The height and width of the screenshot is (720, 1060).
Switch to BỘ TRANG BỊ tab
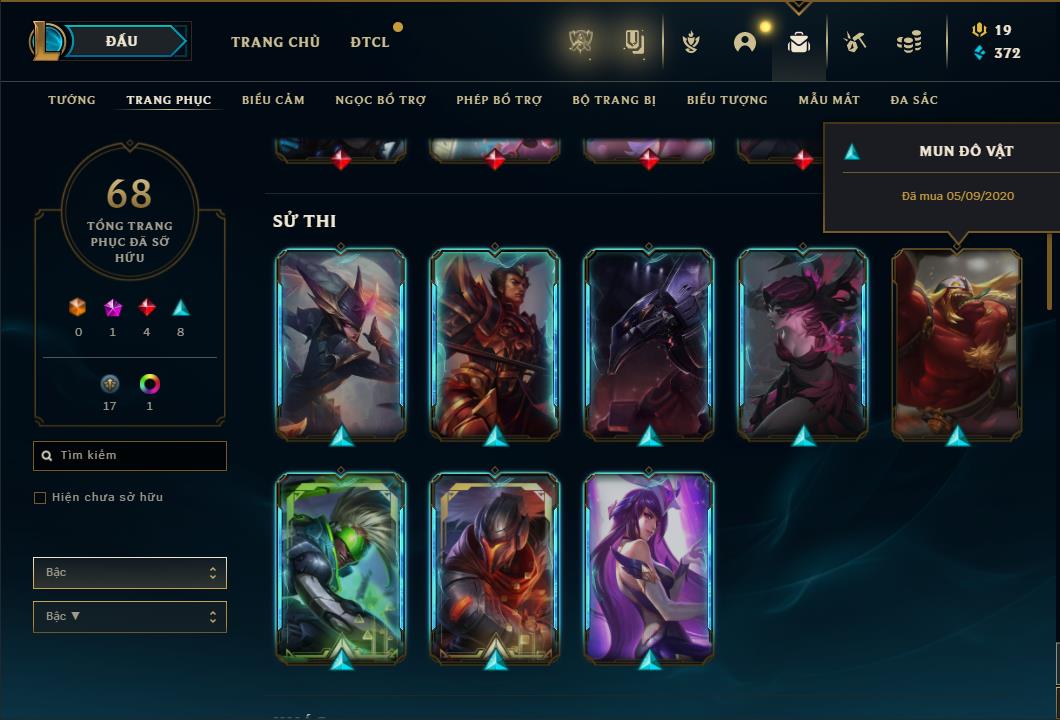click(x=614, y=100)
